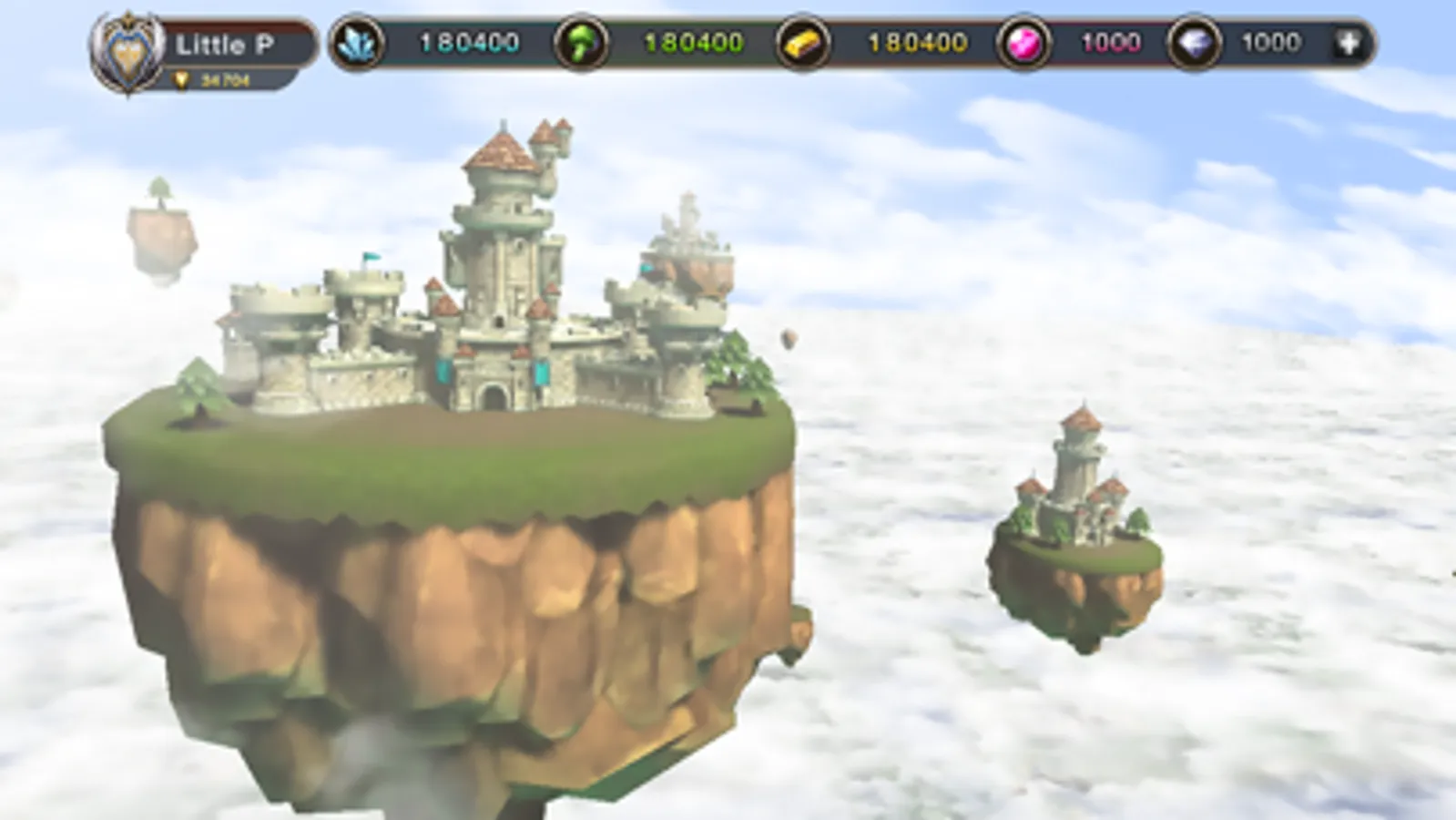Open the crystal counter showing 180400

[466, 42]
